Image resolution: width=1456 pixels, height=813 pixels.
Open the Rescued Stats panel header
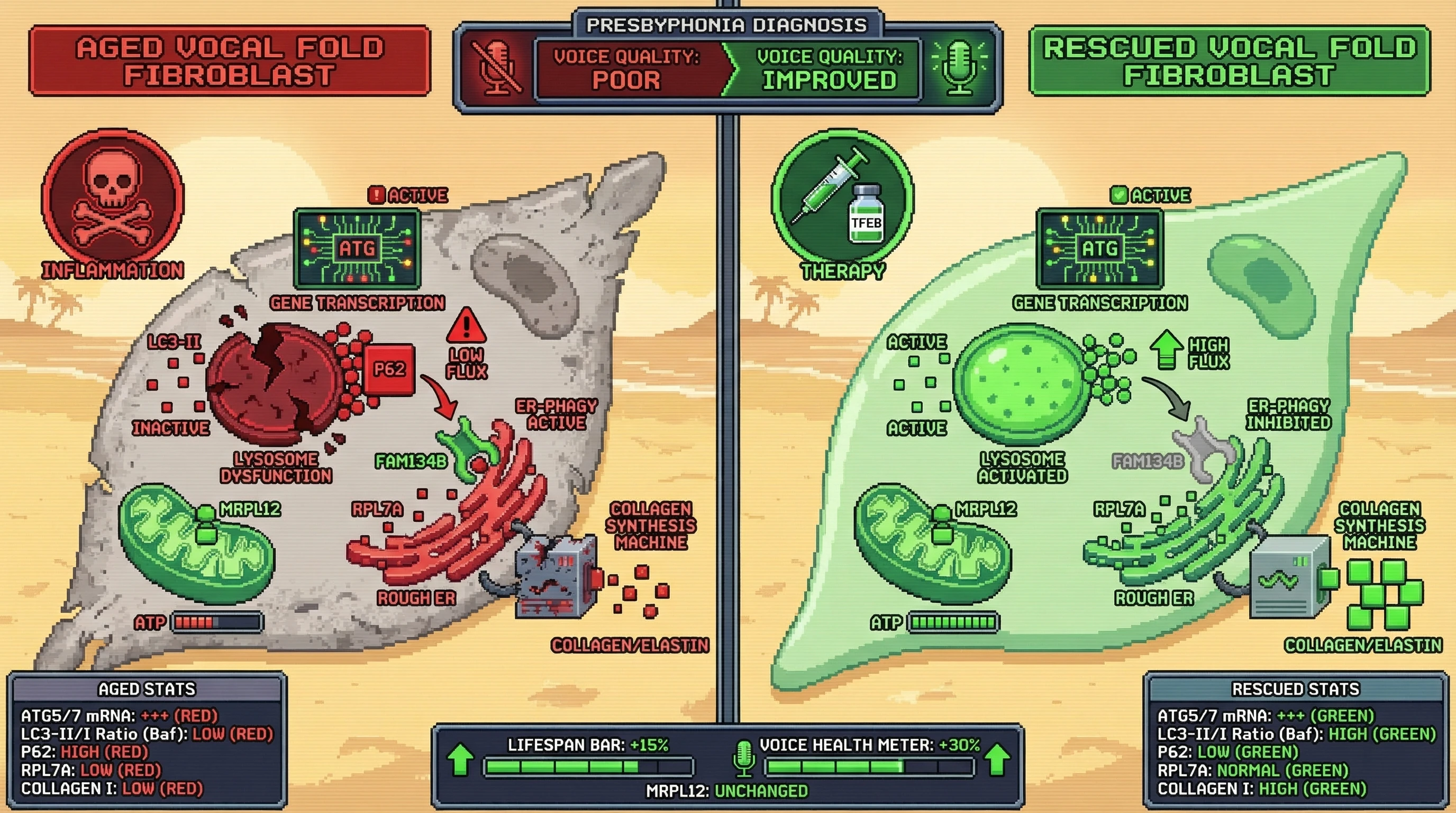1296,689
